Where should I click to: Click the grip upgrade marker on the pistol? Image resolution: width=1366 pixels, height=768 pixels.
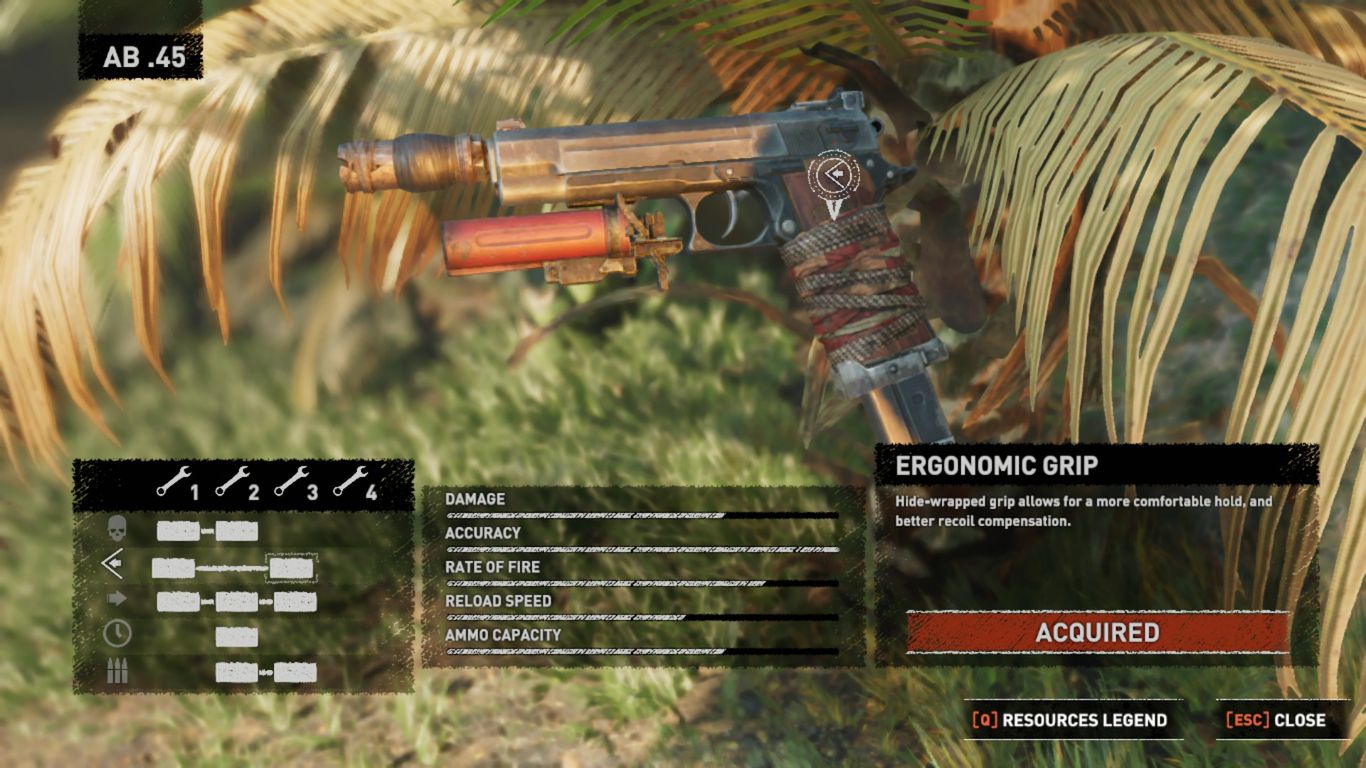[x=832, y=175]
